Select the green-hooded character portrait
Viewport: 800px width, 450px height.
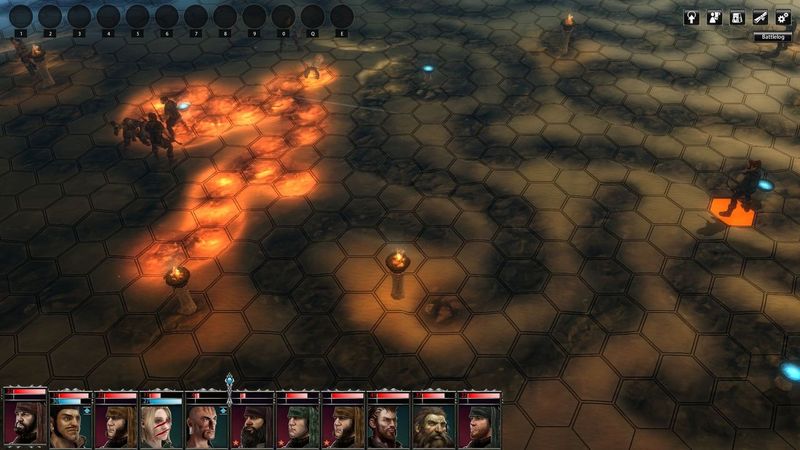[x=298, y=424]
